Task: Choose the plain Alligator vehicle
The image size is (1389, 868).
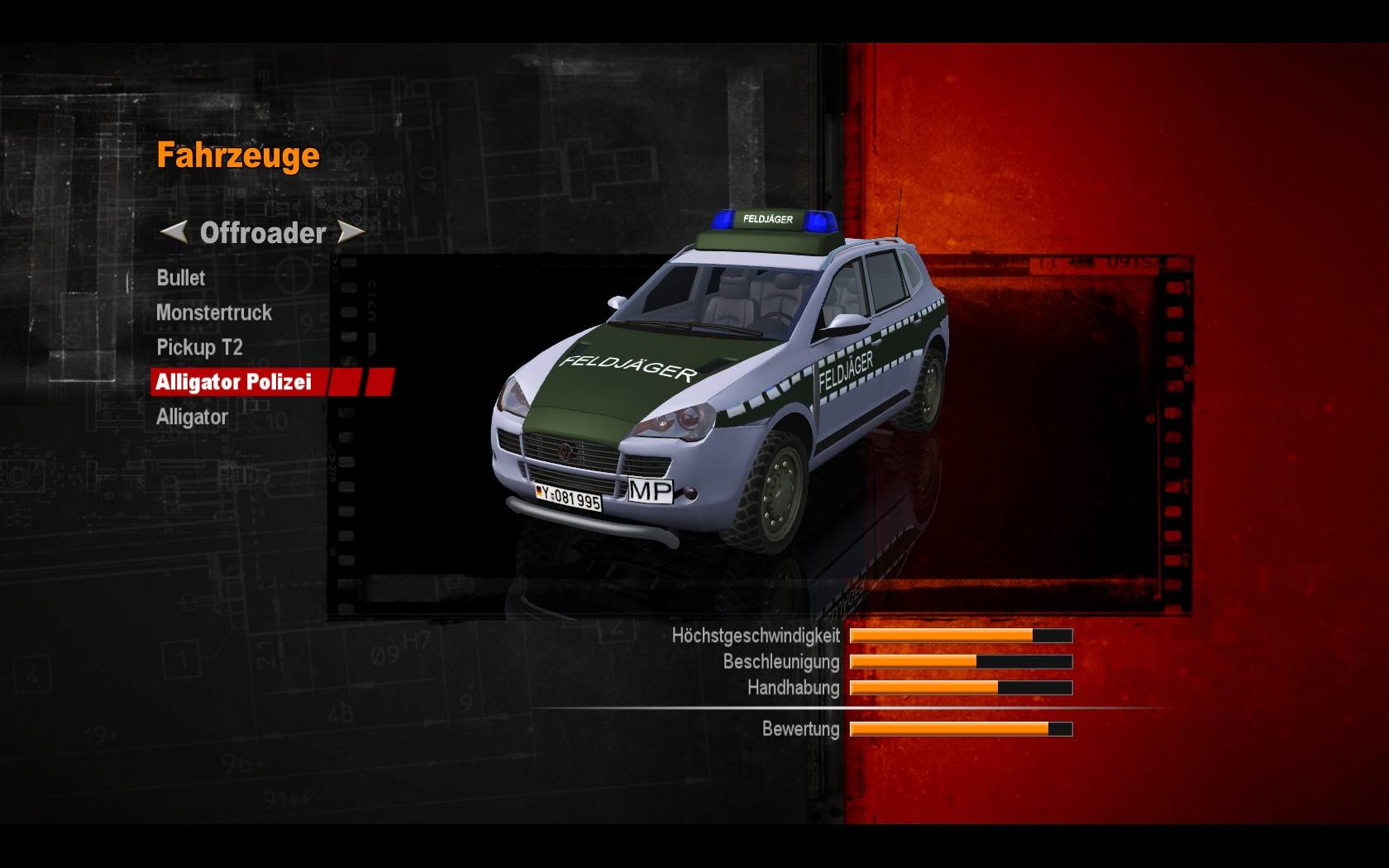Action: point(192,417)
